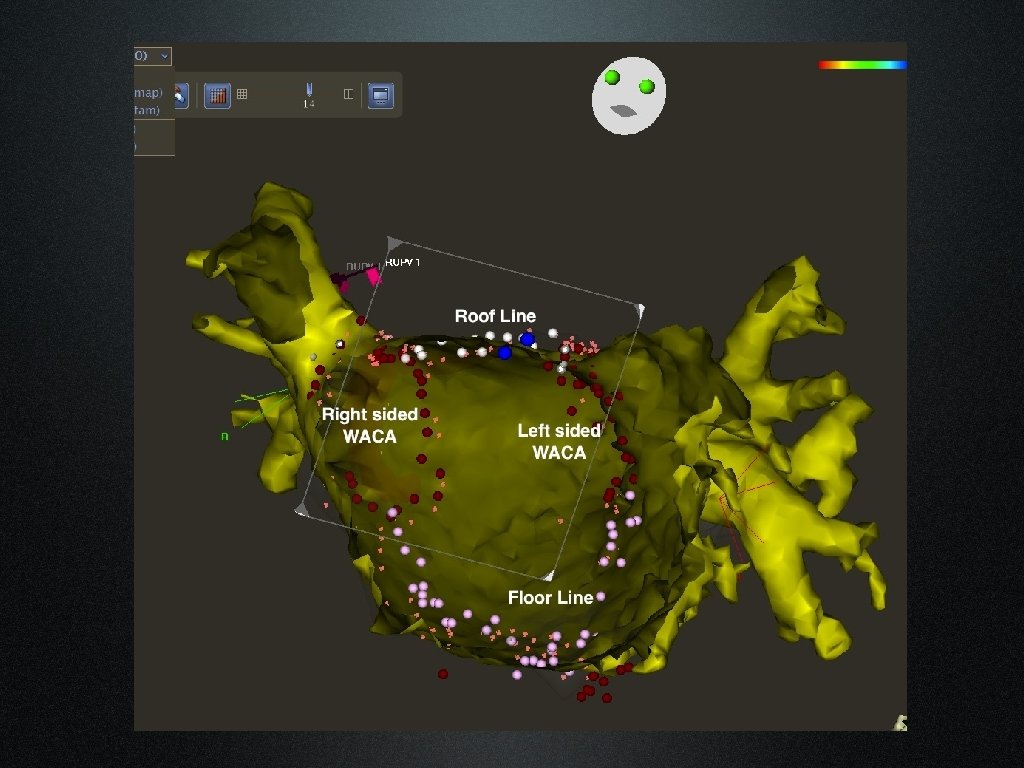Click the window layout toolbar button

pos(380,95)
